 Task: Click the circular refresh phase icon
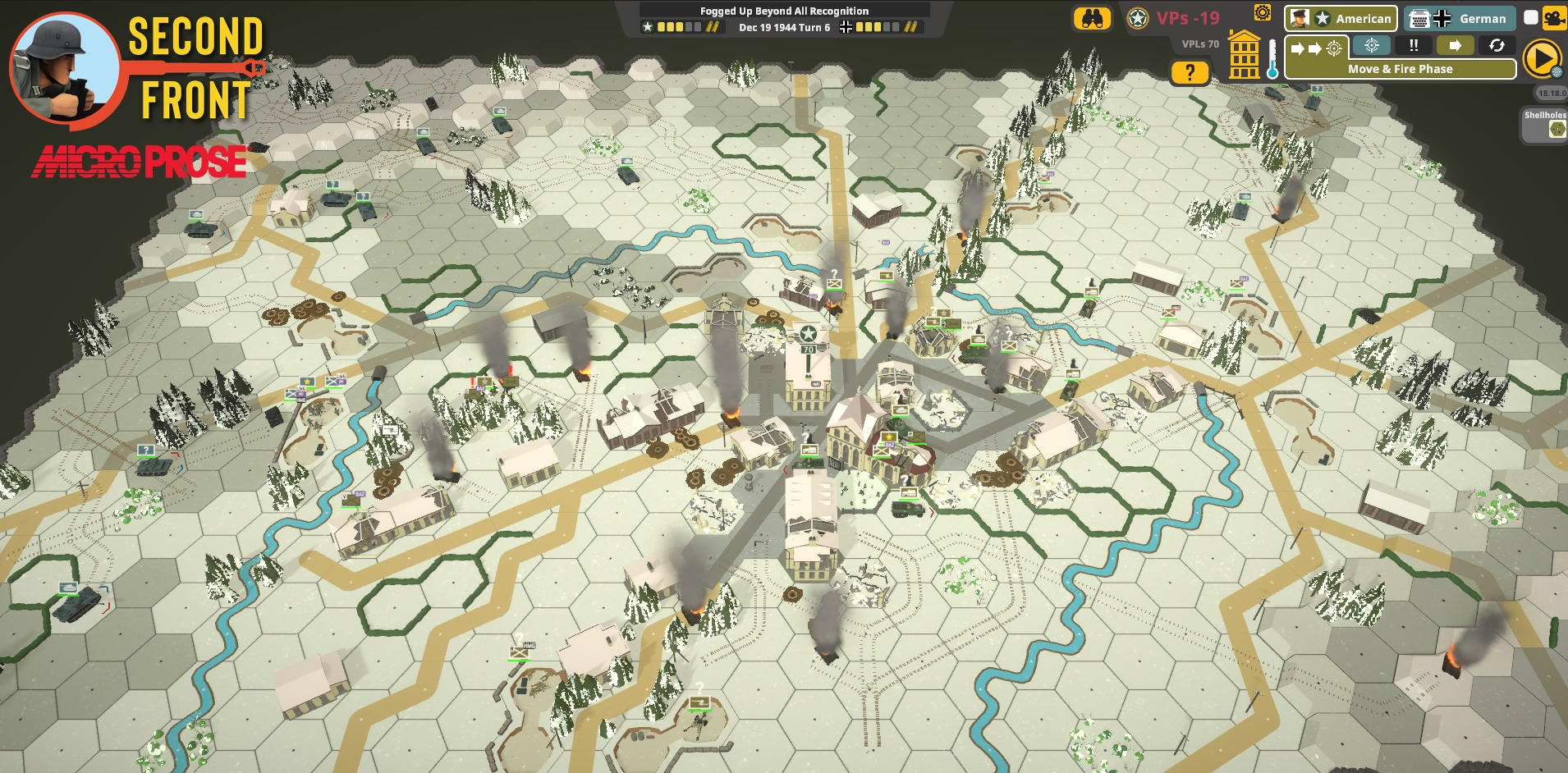(1497, 46)
